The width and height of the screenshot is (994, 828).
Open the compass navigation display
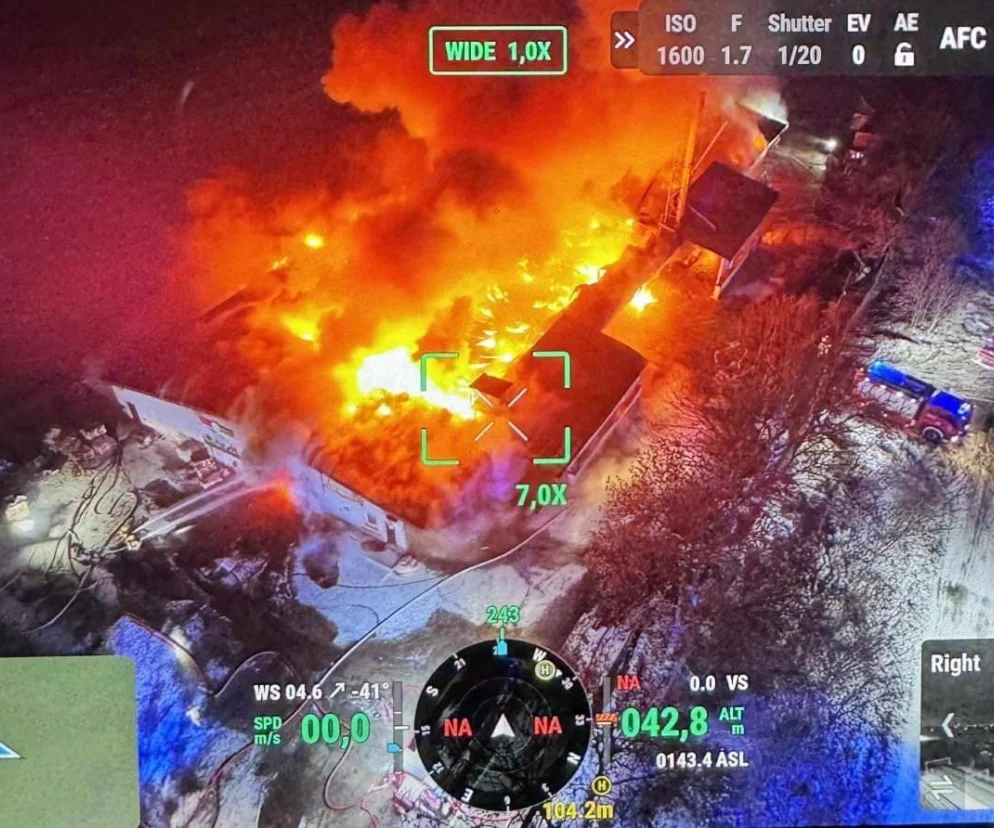pyautogui.click(x=502, y=725)
